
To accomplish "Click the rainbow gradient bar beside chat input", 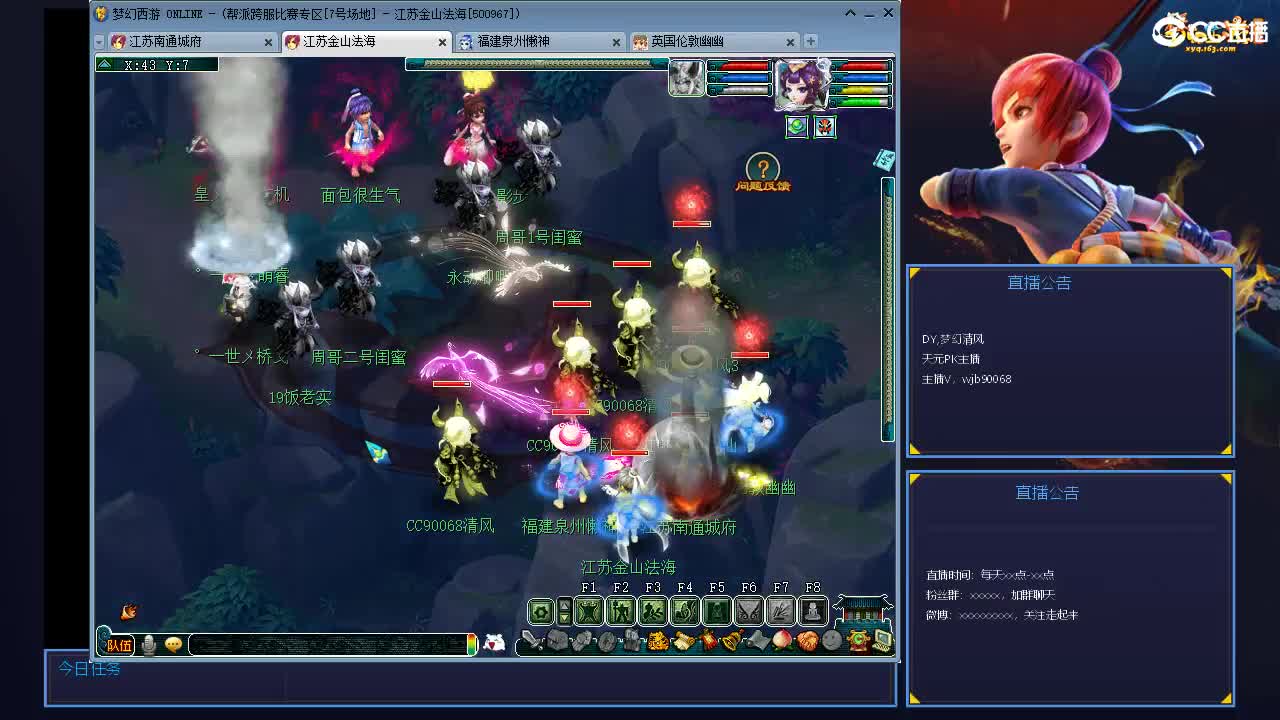I will [x=471, y=645].
